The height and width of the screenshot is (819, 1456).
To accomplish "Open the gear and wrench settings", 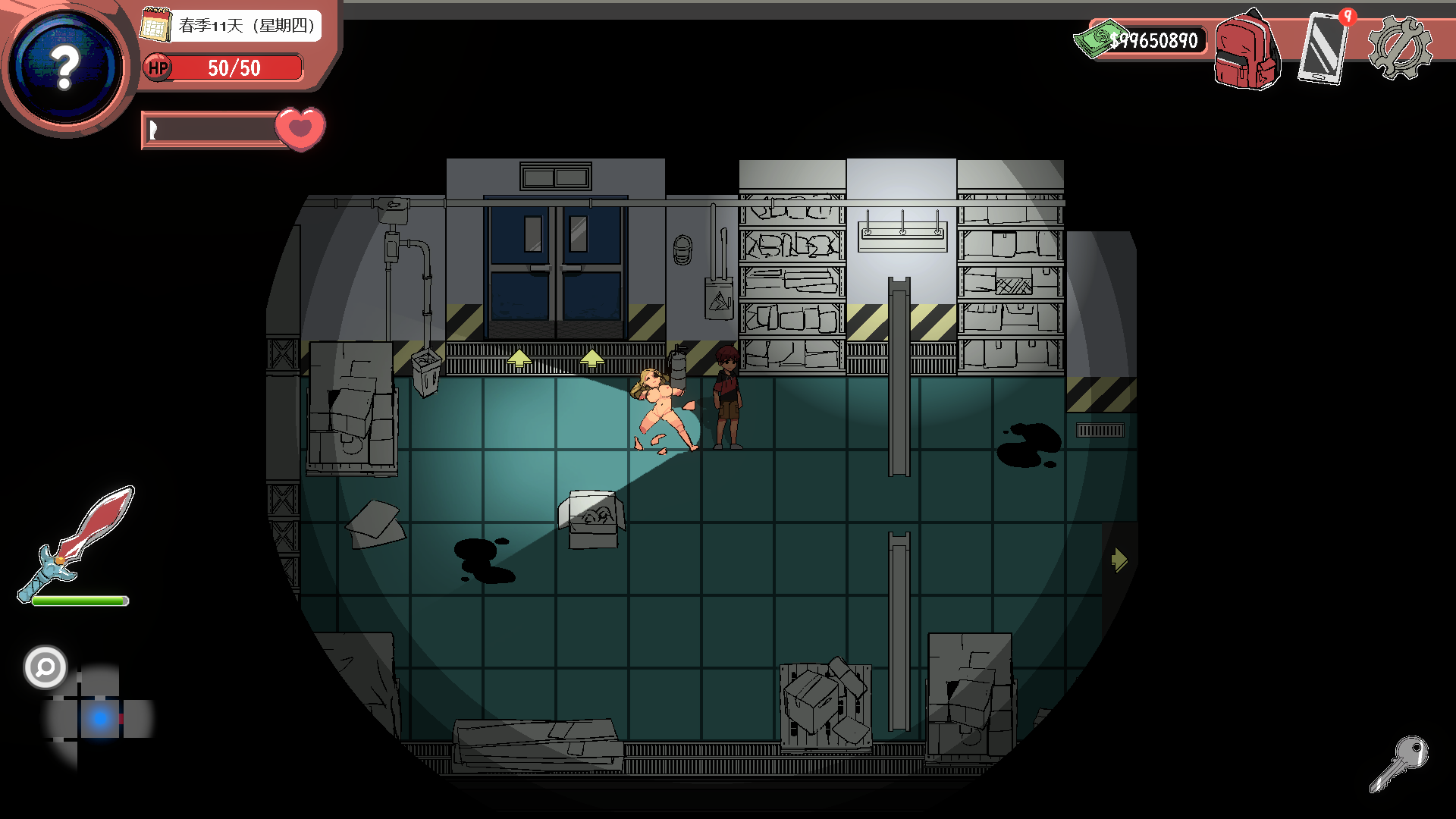I will point(1400,48).
